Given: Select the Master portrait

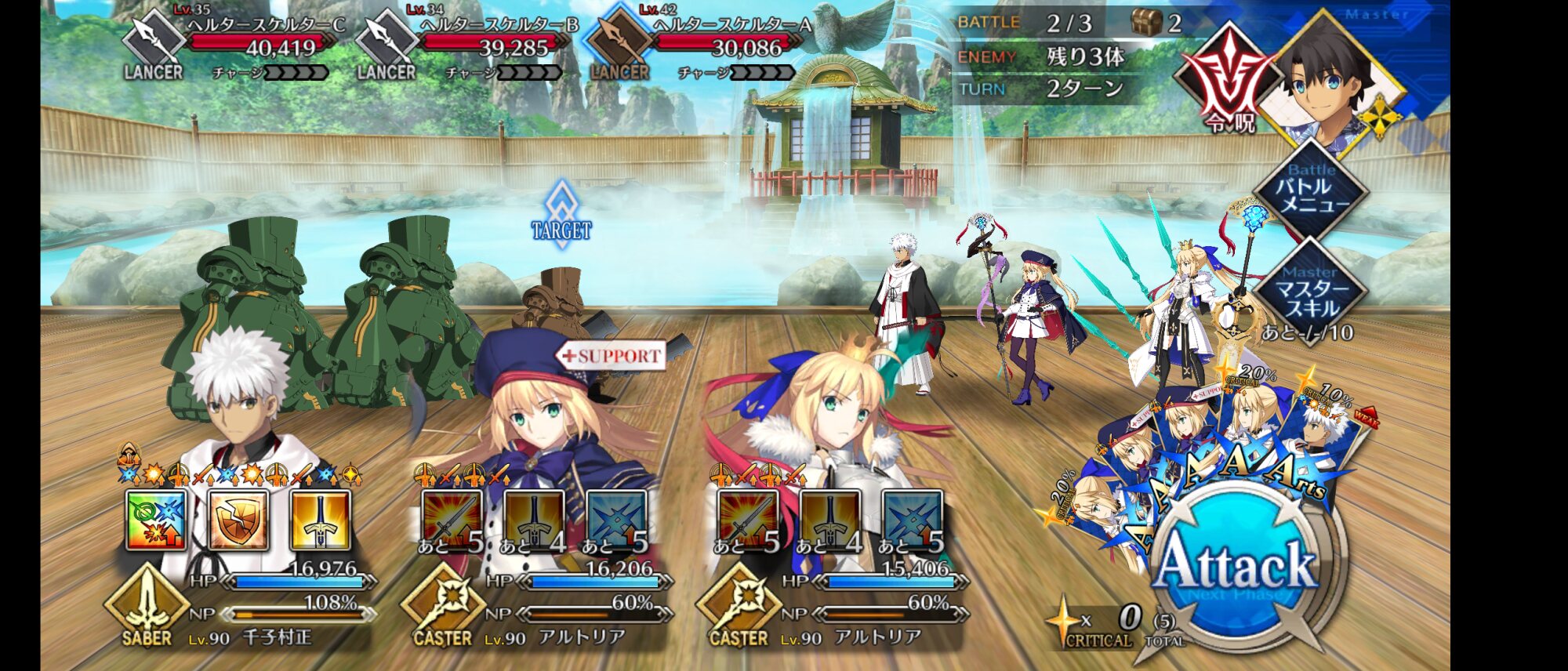Looking at the screenshot, I should point(1333,78).
